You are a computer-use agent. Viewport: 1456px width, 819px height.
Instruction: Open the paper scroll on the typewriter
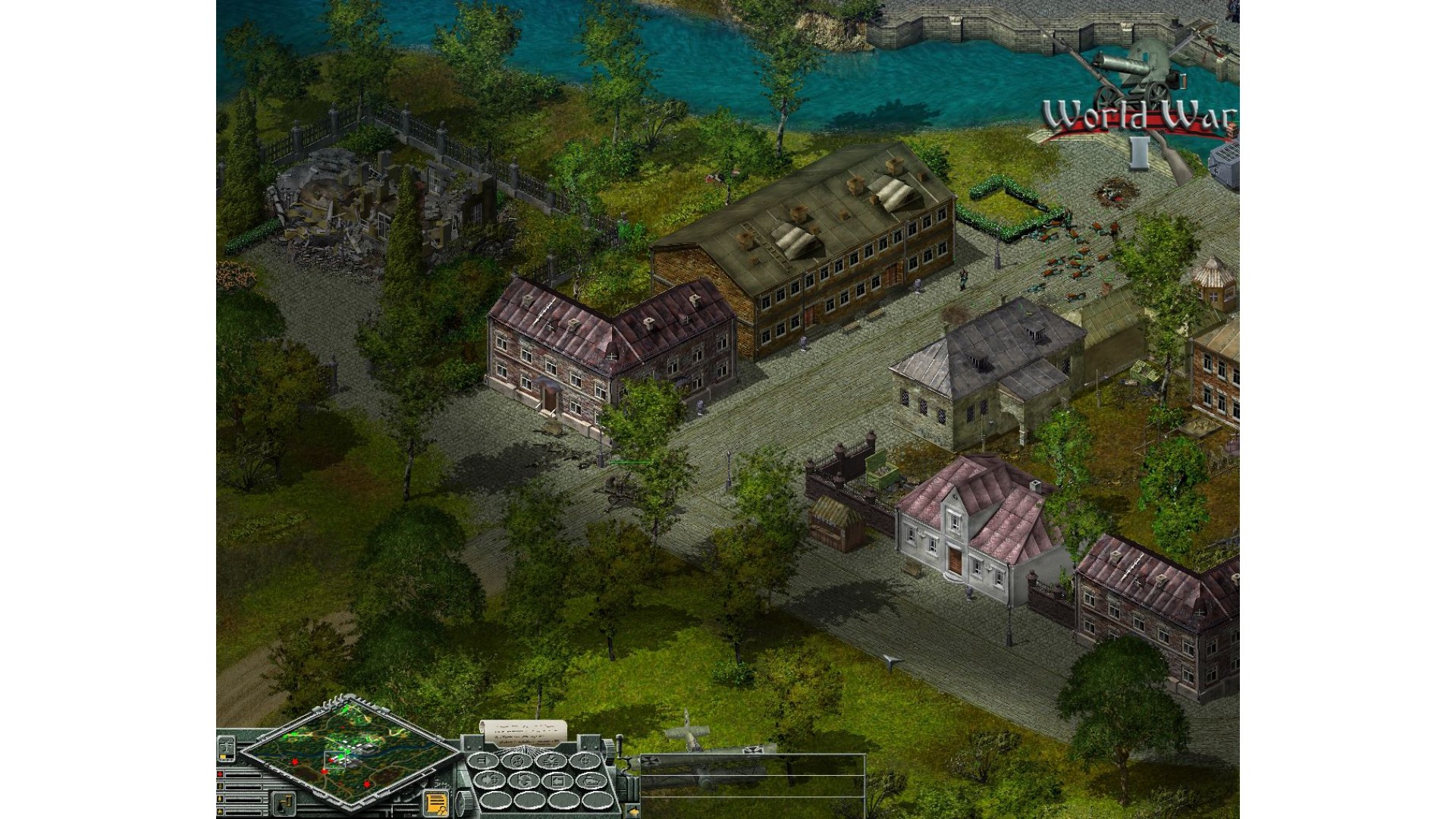pos(524,731)
